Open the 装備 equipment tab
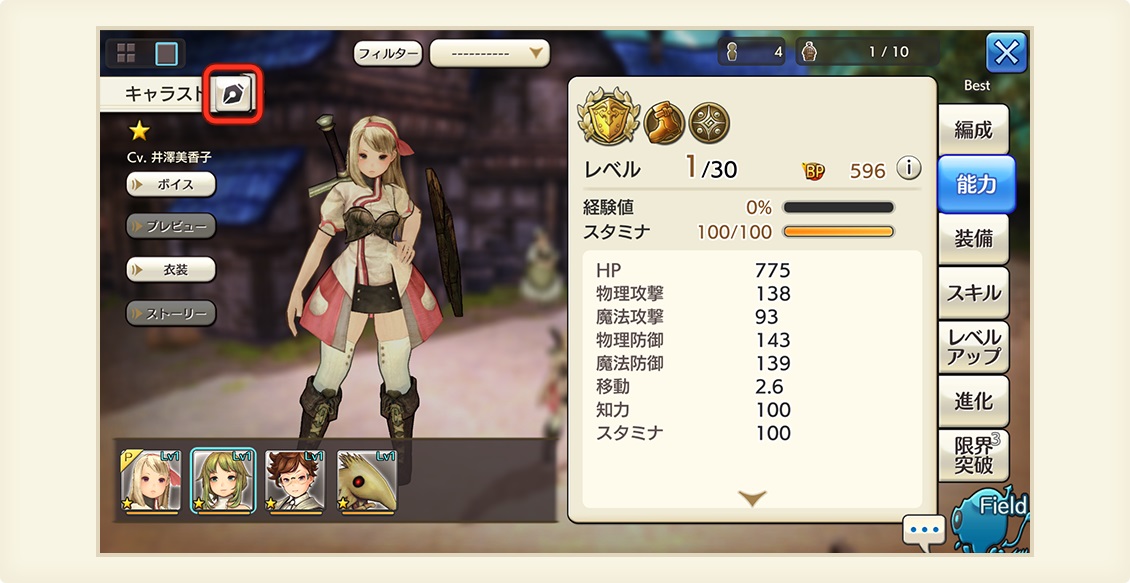This screenshot has width=1130, height=583. (973, 239)
